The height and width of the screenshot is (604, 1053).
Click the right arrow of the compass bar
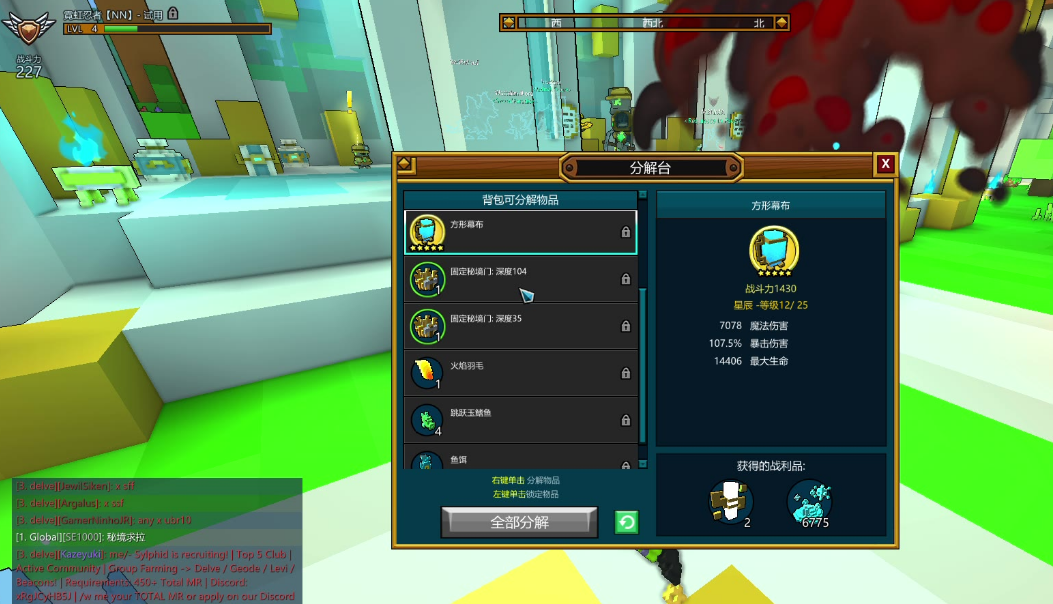[781, 22]
